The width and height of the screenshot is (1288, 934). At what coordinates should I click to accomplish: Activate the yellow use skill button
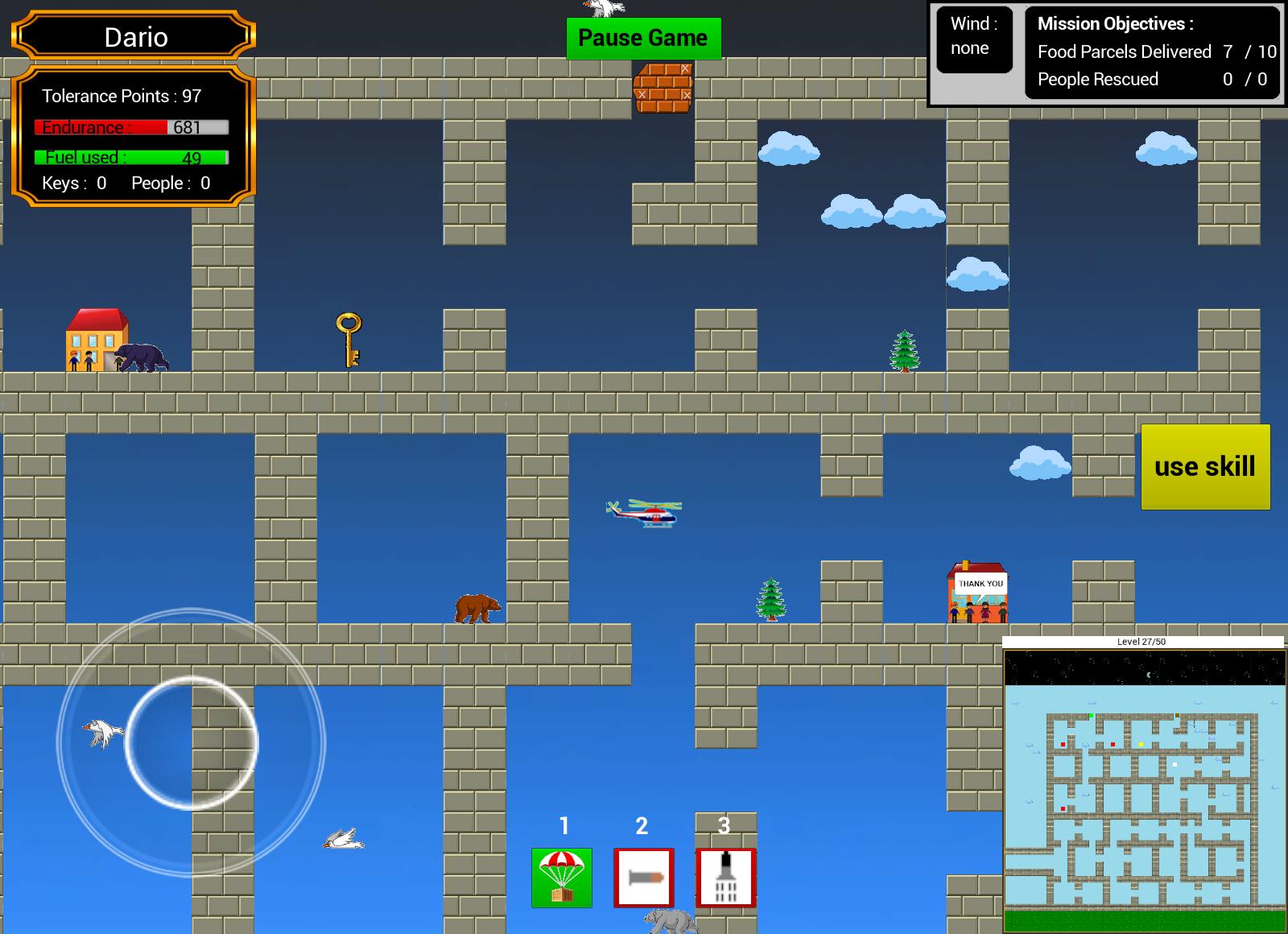click(1205, 467)
